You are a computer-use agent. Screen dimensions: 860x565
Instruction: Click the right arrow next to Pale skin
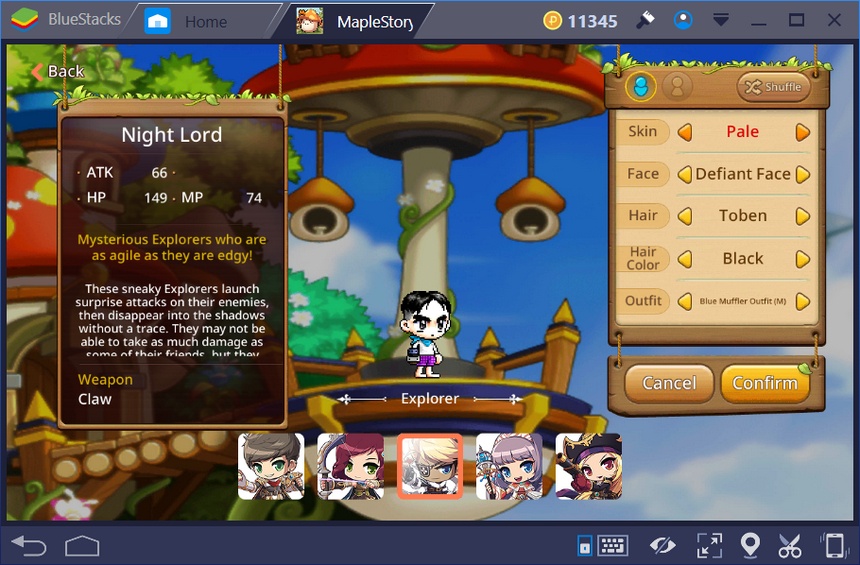pos(802,132)
